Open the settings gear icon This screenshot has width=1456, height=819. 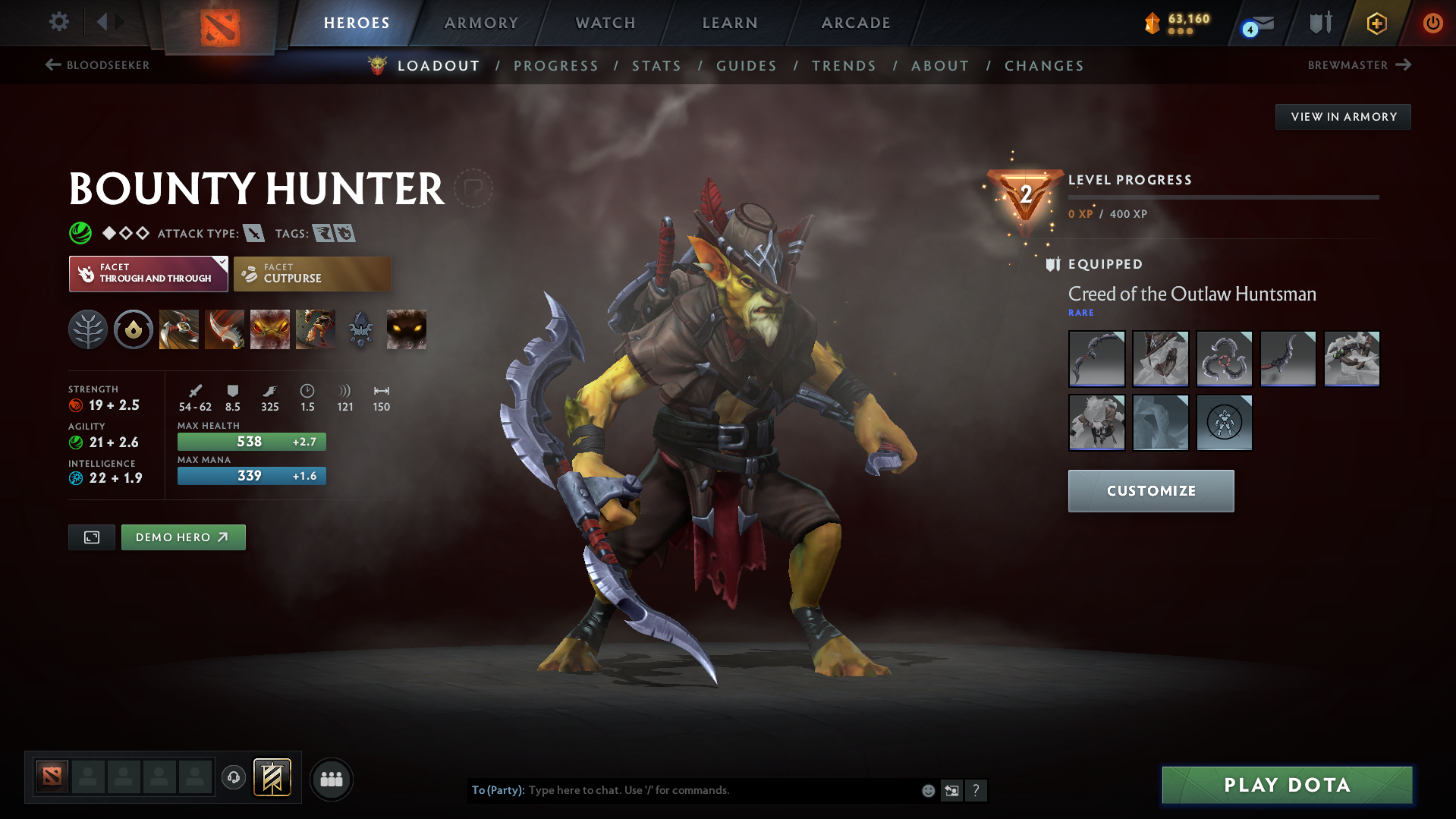58,22
